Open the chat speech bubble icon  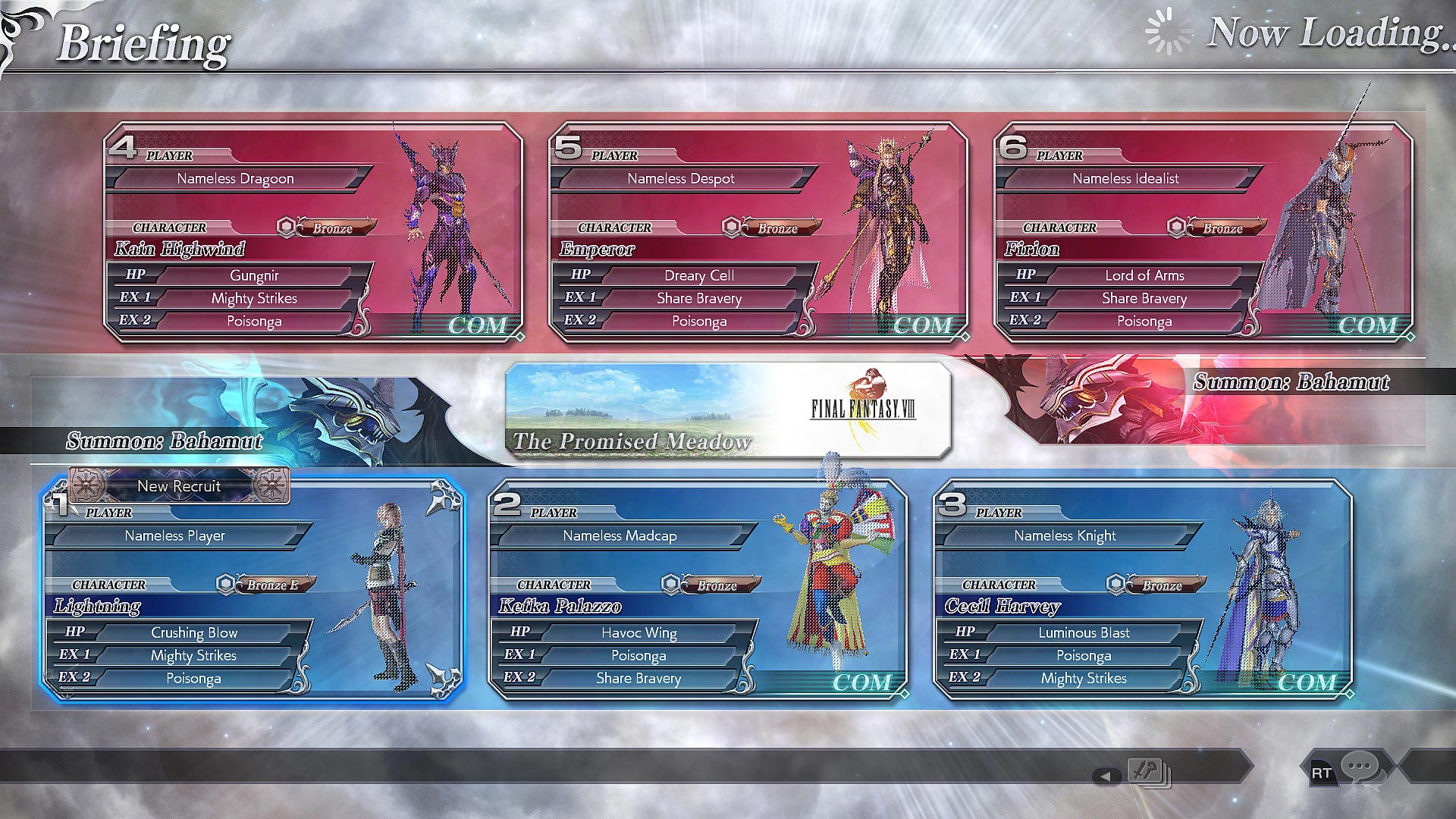(x=1359, y=767)
